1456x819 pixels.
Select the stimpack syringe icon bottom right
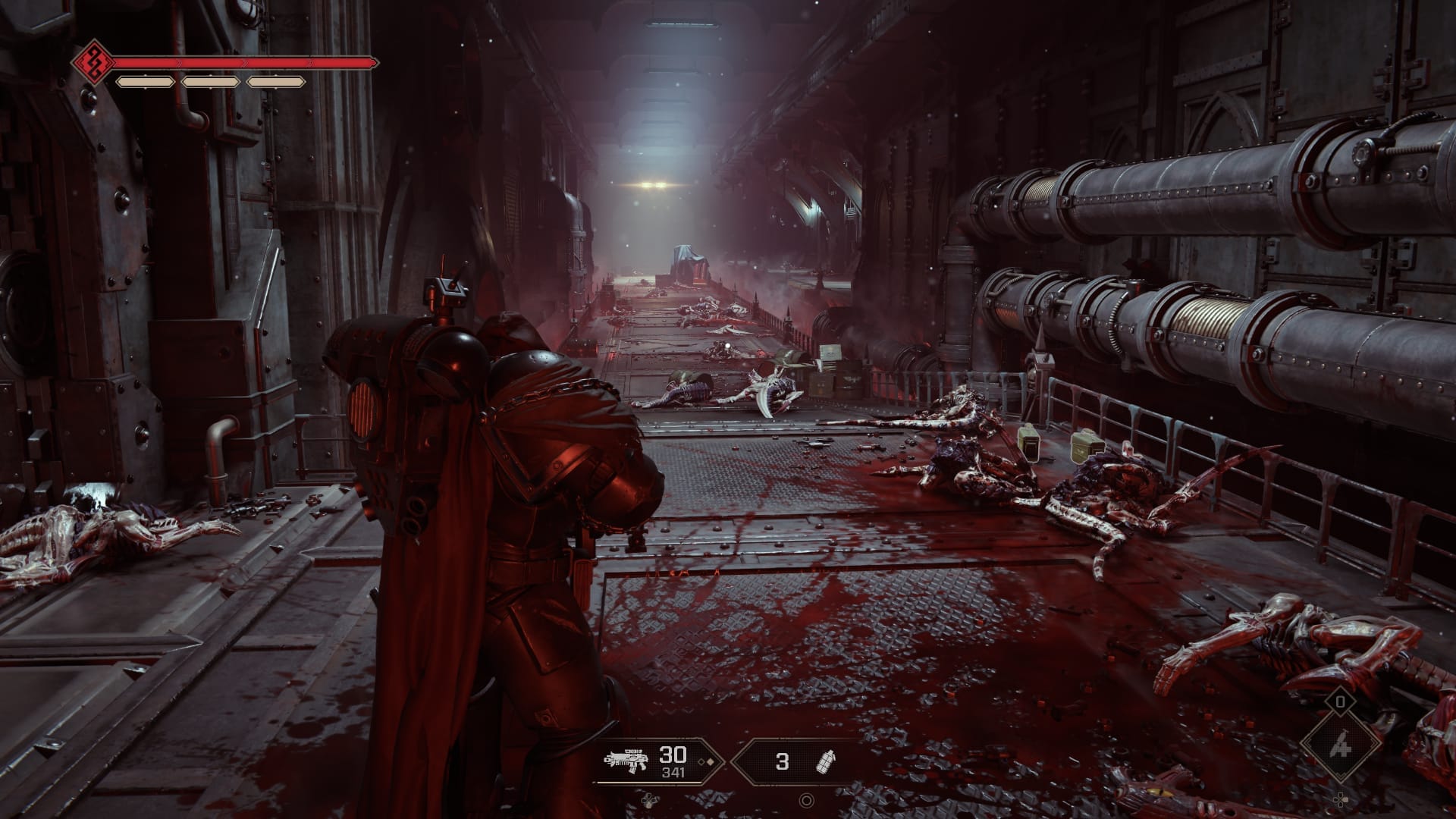point(1341,745)
